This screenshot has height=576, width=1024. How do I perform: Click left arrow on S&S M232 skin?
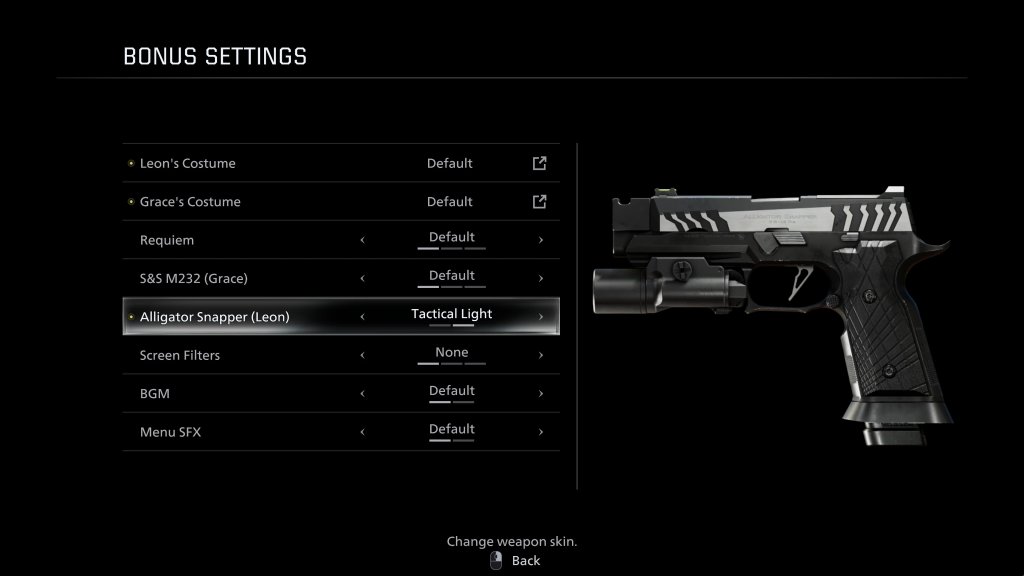click(362, 279)
